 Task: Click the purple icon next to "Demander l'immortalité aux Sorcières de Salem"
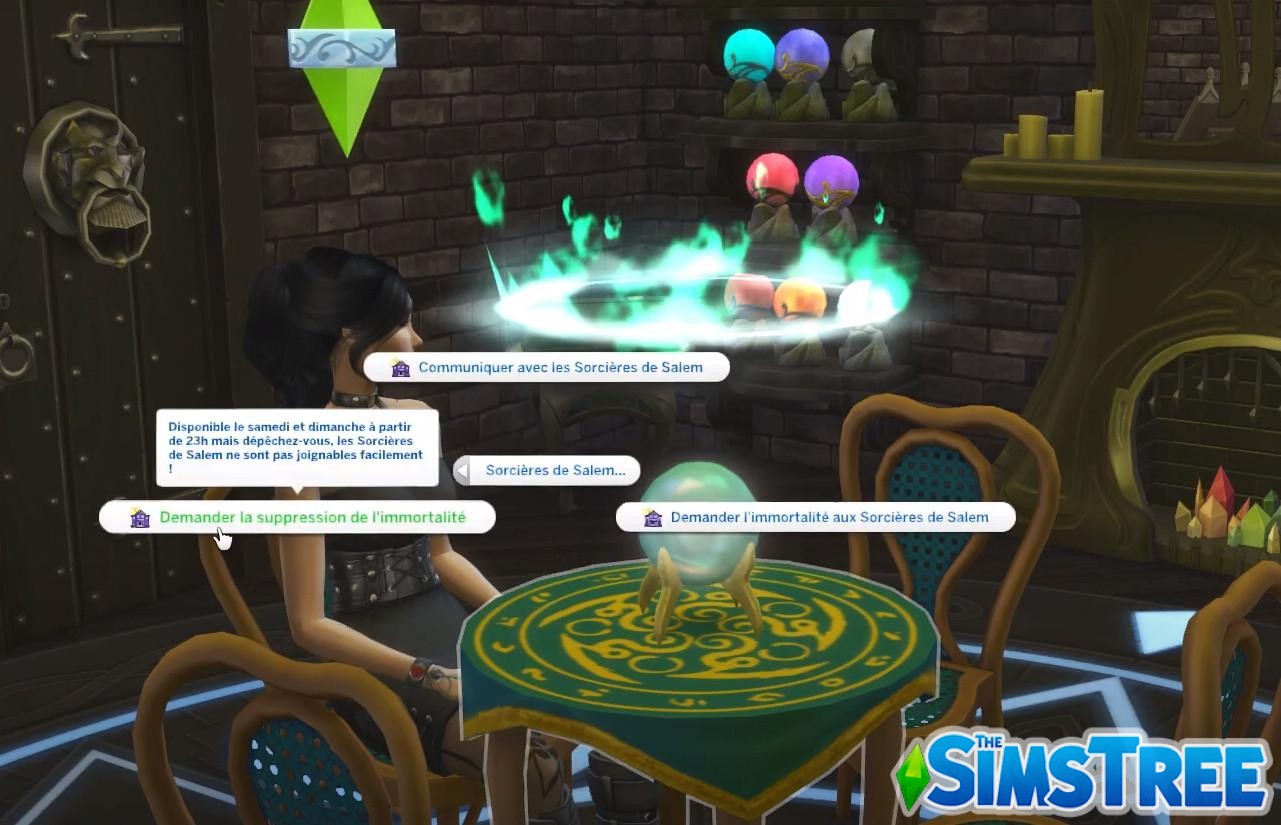tap(653, 517)
